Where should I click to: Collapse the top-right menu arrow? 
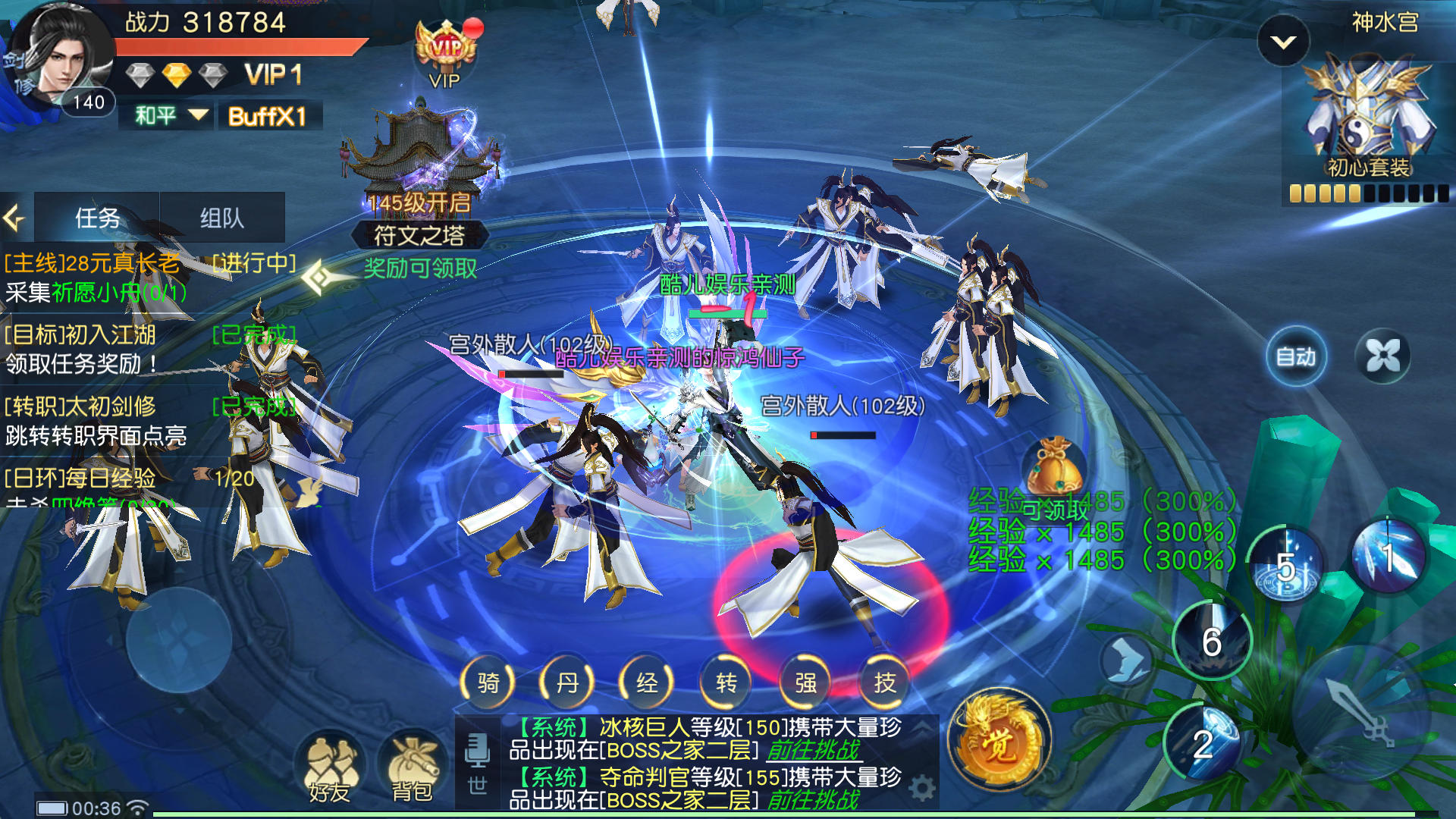(1283, 42)
